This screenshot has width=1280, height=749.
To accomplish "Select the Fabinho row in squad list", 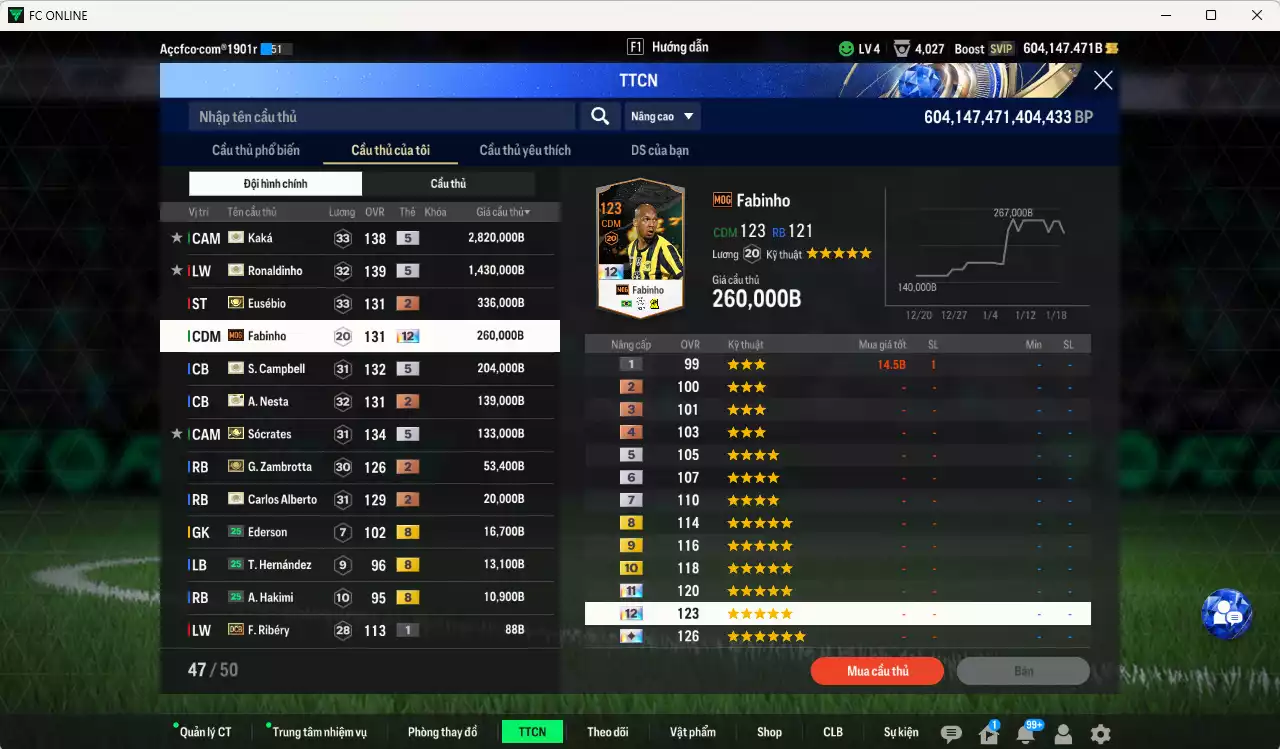I will pos(360,335).
